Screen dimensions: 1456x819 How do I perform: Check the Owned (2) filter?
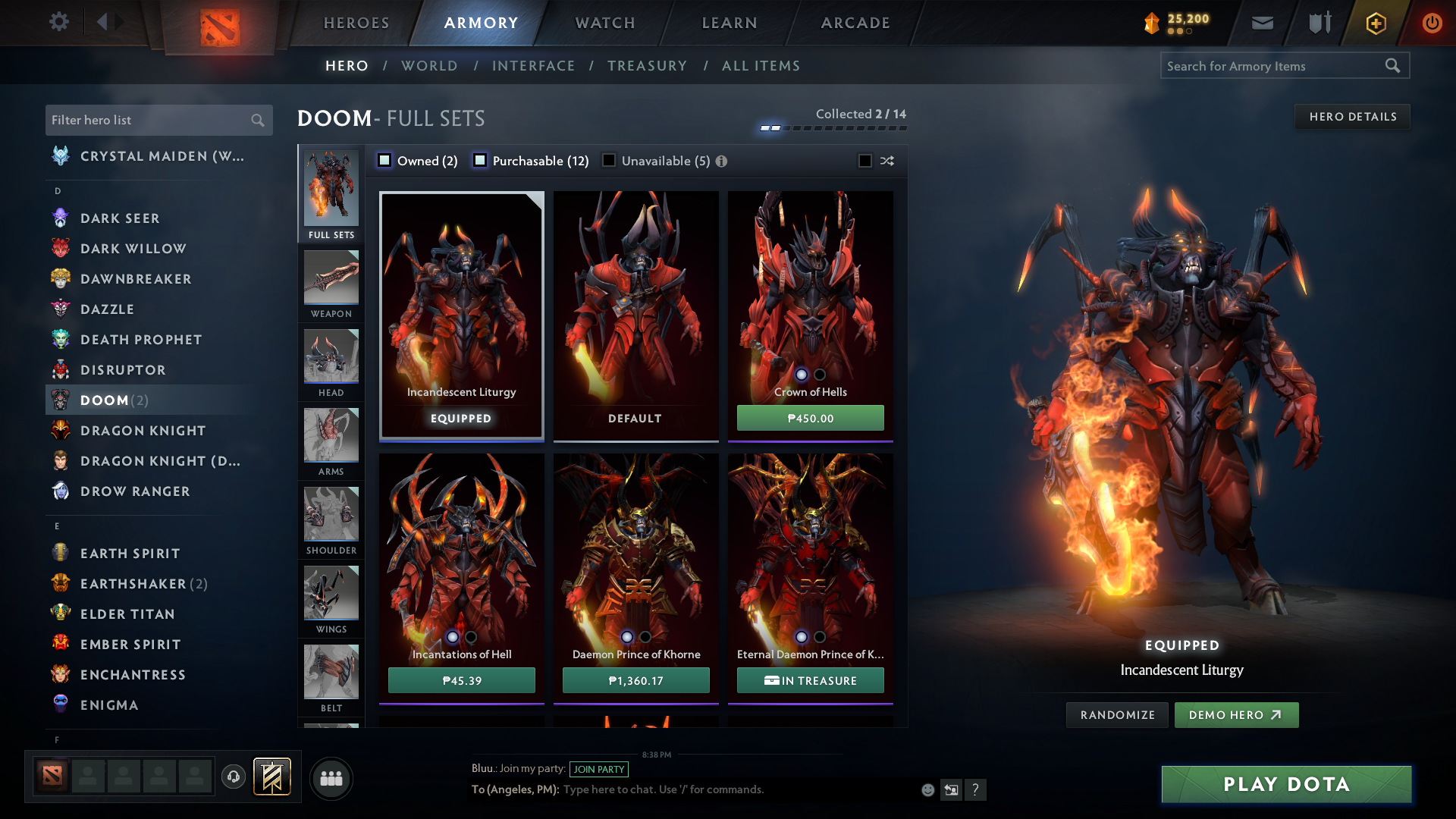point(384,161)
